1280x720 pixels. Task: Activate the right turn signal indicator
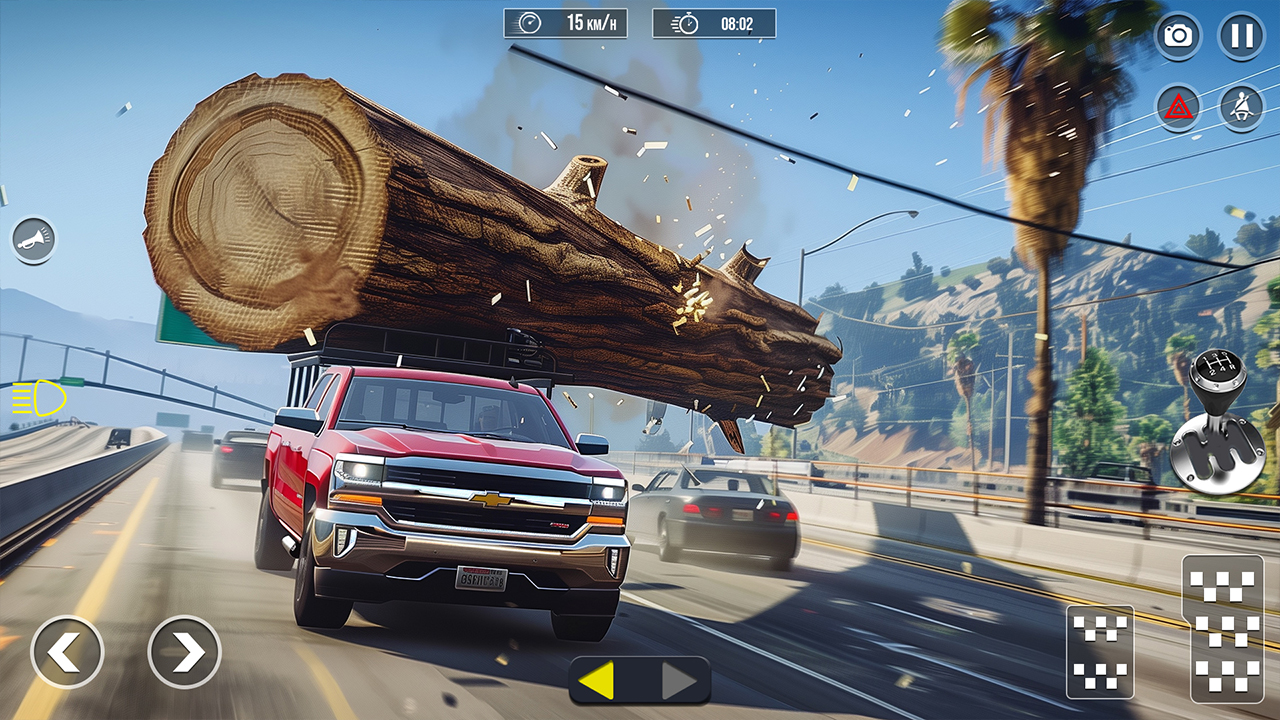[680, 681]
